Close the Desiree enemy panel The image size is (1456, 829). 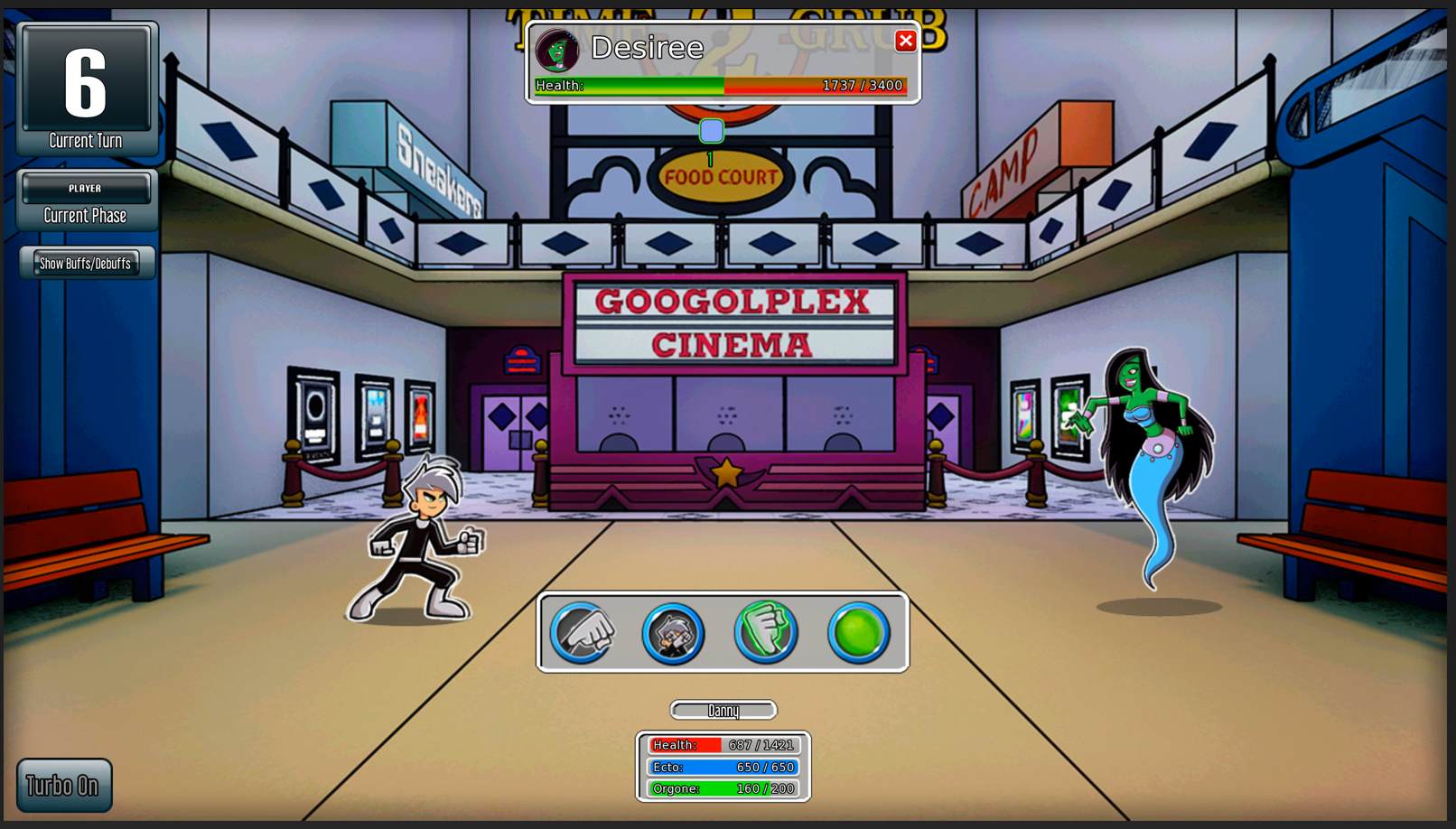905,41
